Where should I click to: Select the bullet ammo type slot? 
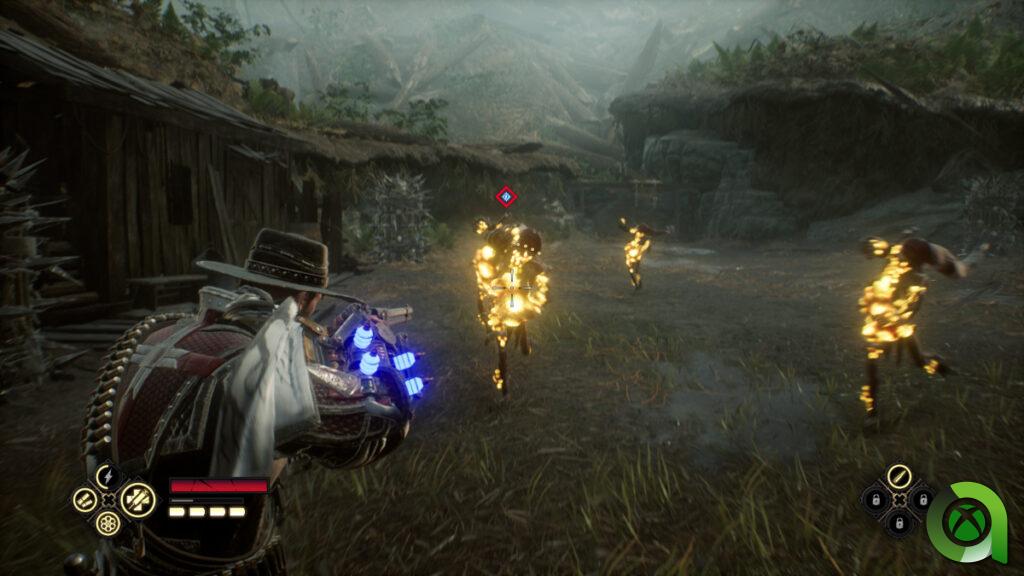click(898, 476)
